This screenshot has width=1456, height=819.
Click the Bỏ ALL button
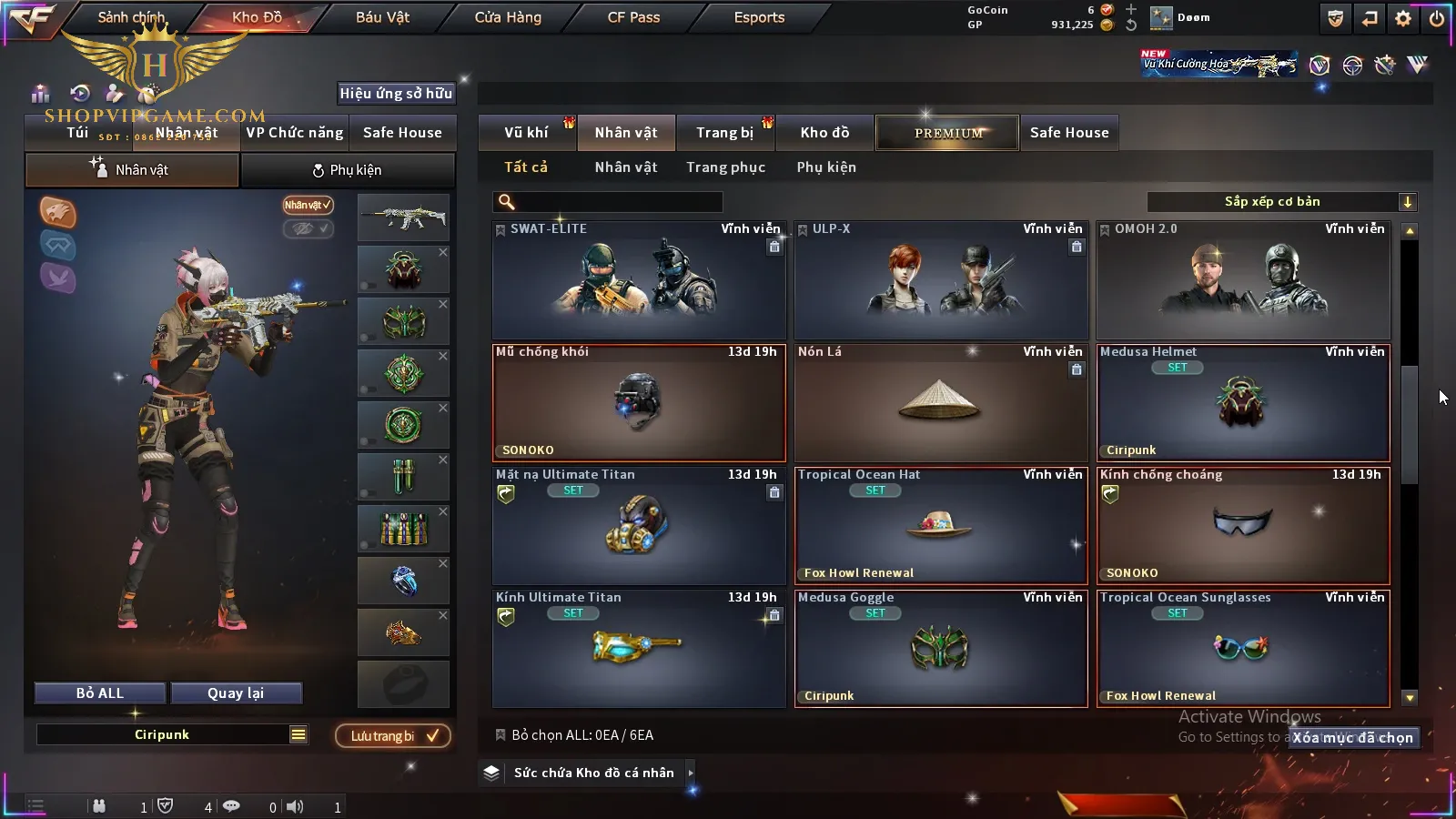pos(100,693)
